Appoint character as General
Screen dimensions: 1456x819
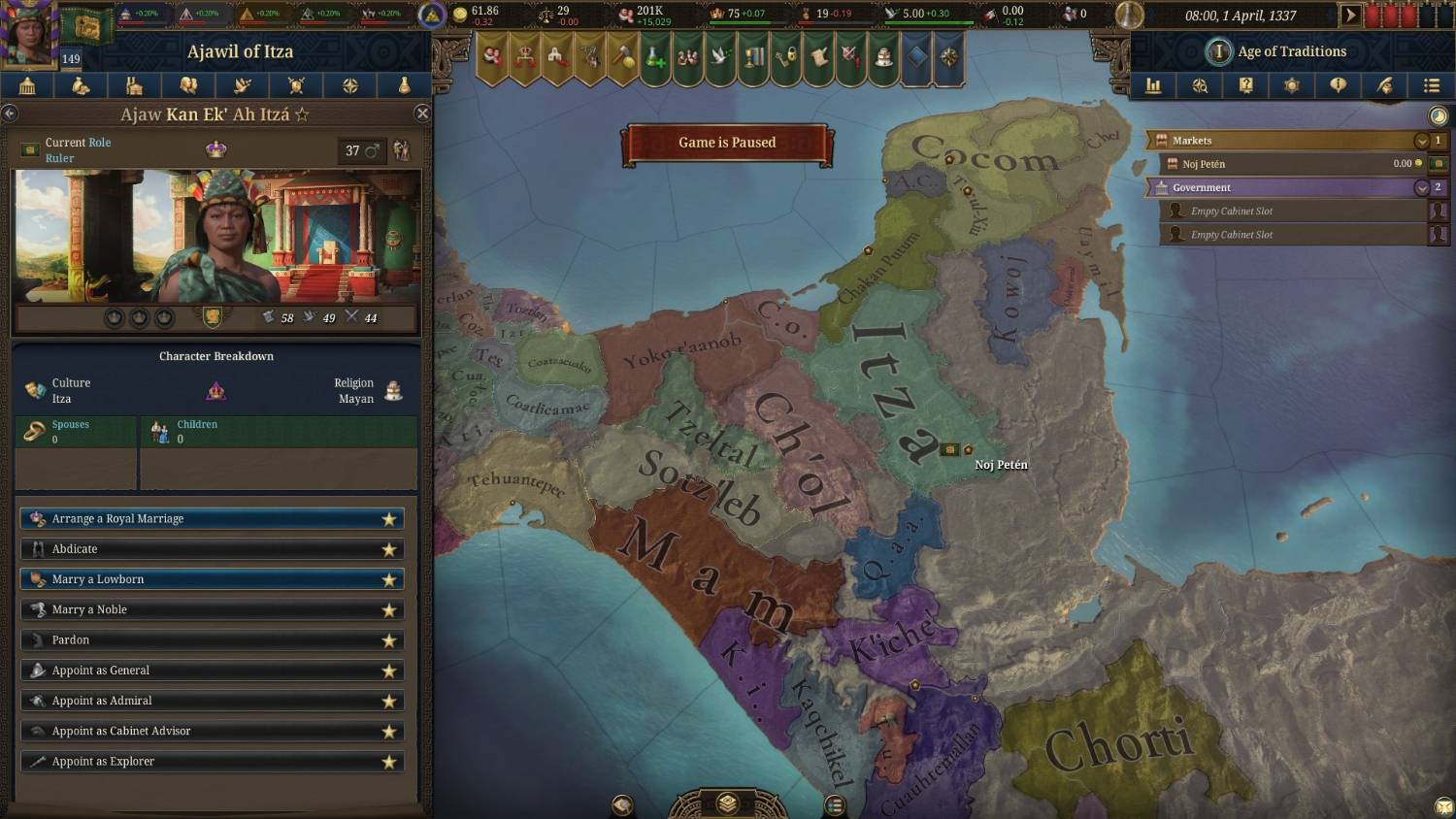tap(212, 671)
